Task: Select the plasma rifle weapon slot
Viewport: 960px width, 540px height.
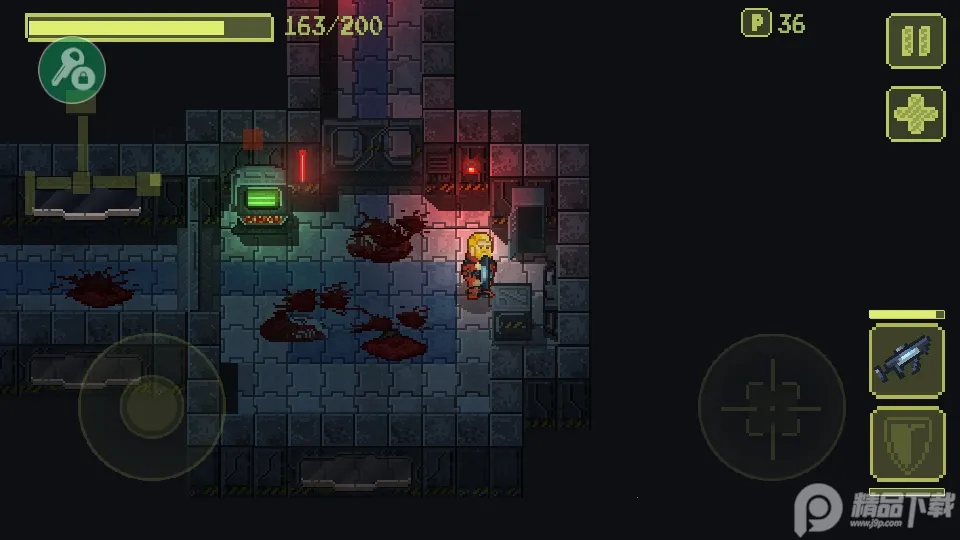Action: [x=906, y=362]
